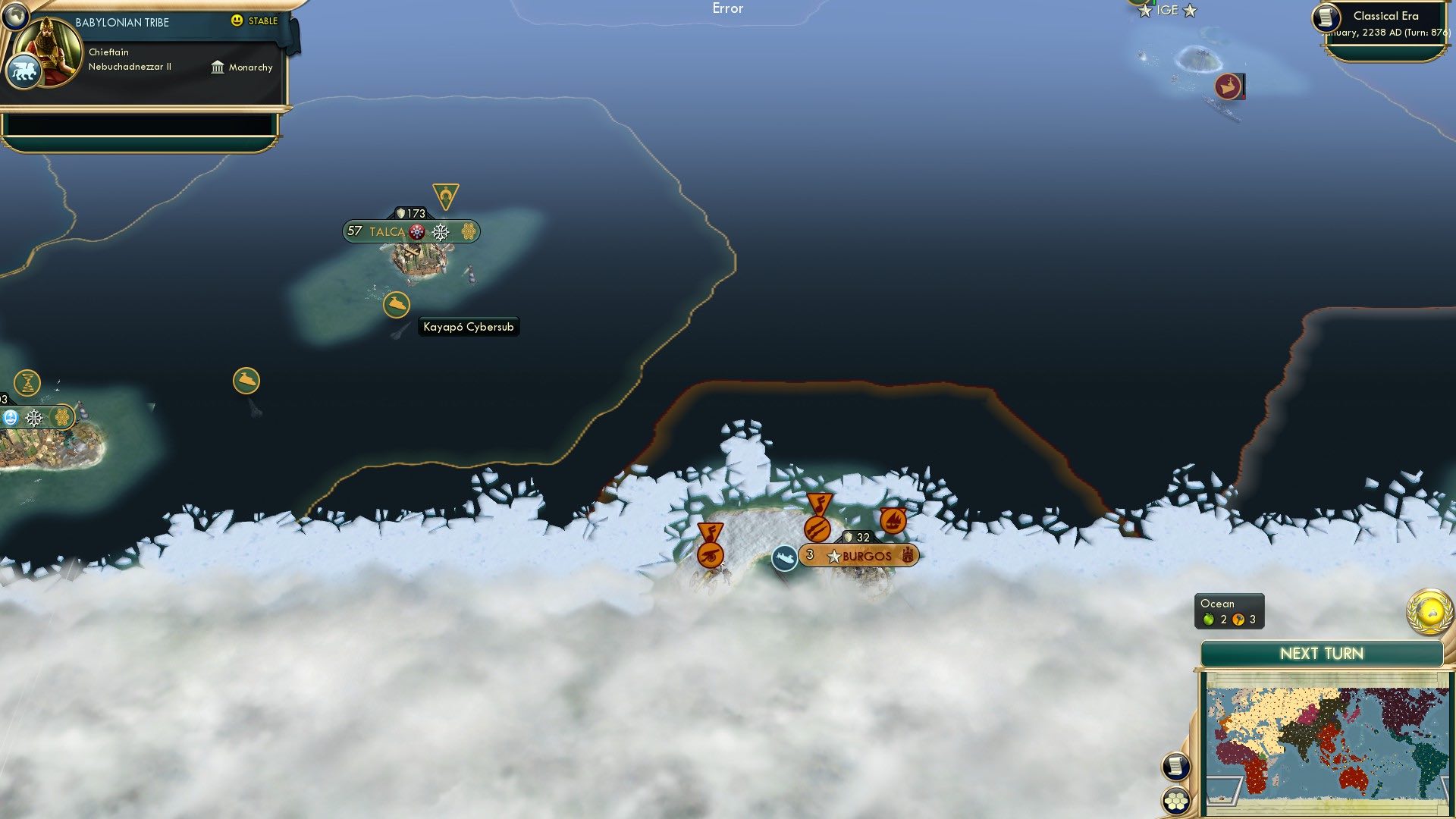Click the unit notification icon near the top right

pyautogui.click(x=1229, y=86)
